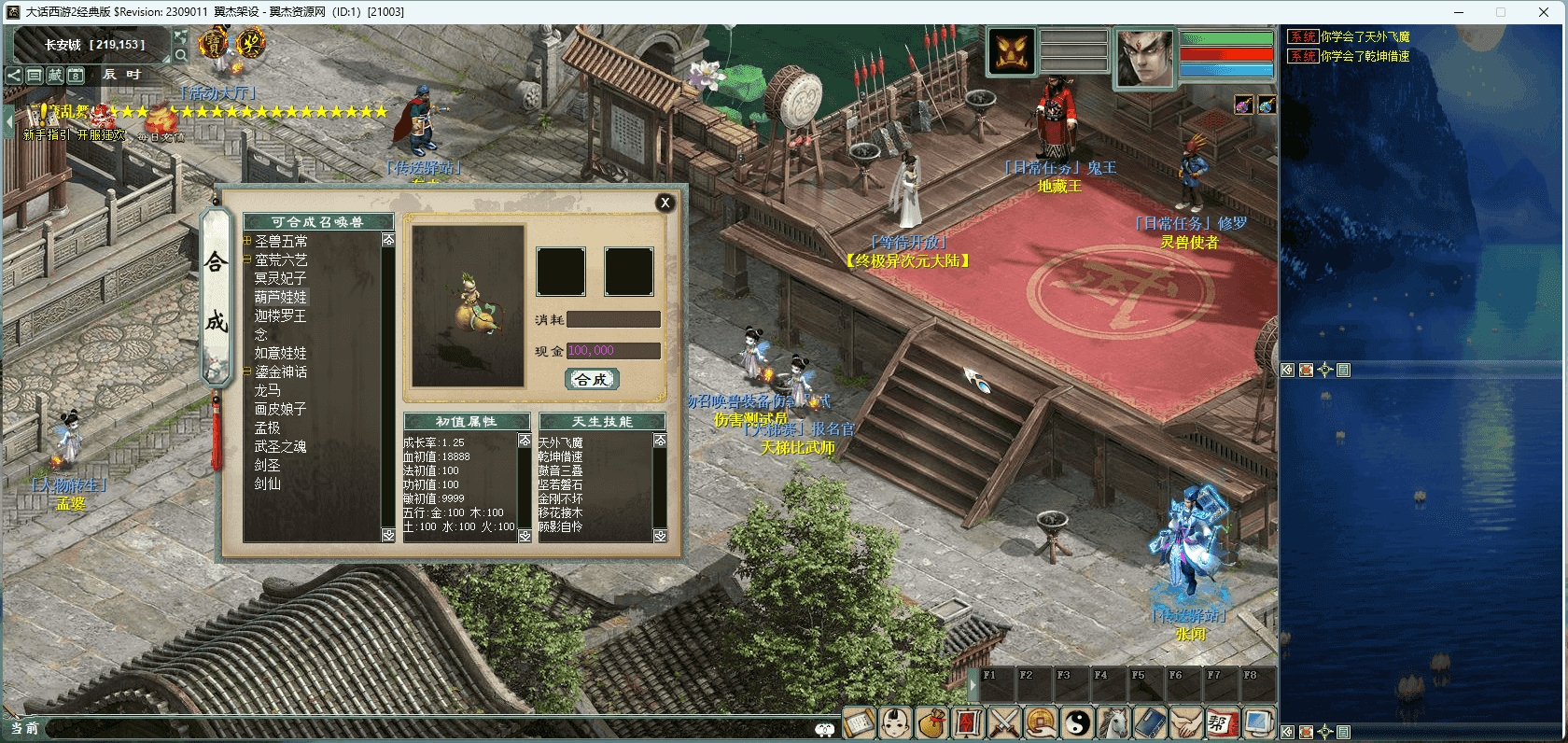This screenshot has height=743, width=1568.
Task: Open the 帮 guild icon
Action: 1221,723
